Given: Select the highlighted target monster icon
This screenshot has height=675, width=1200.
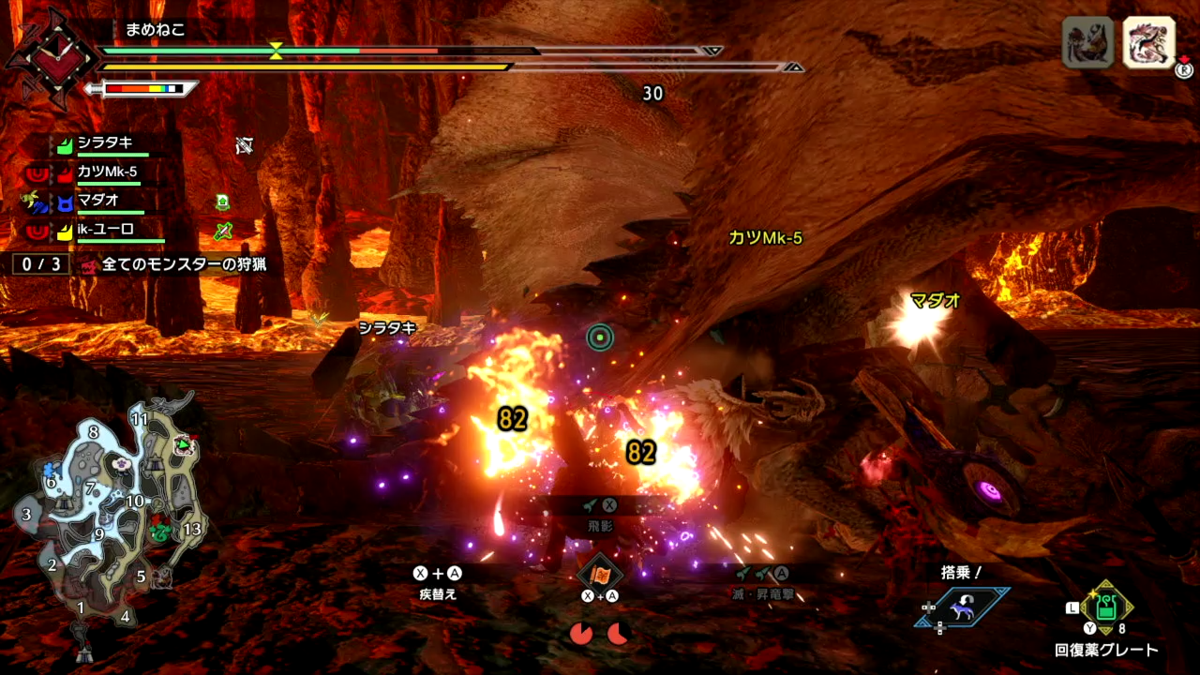Looking at the screenshot, I should tap(1148, 43).
